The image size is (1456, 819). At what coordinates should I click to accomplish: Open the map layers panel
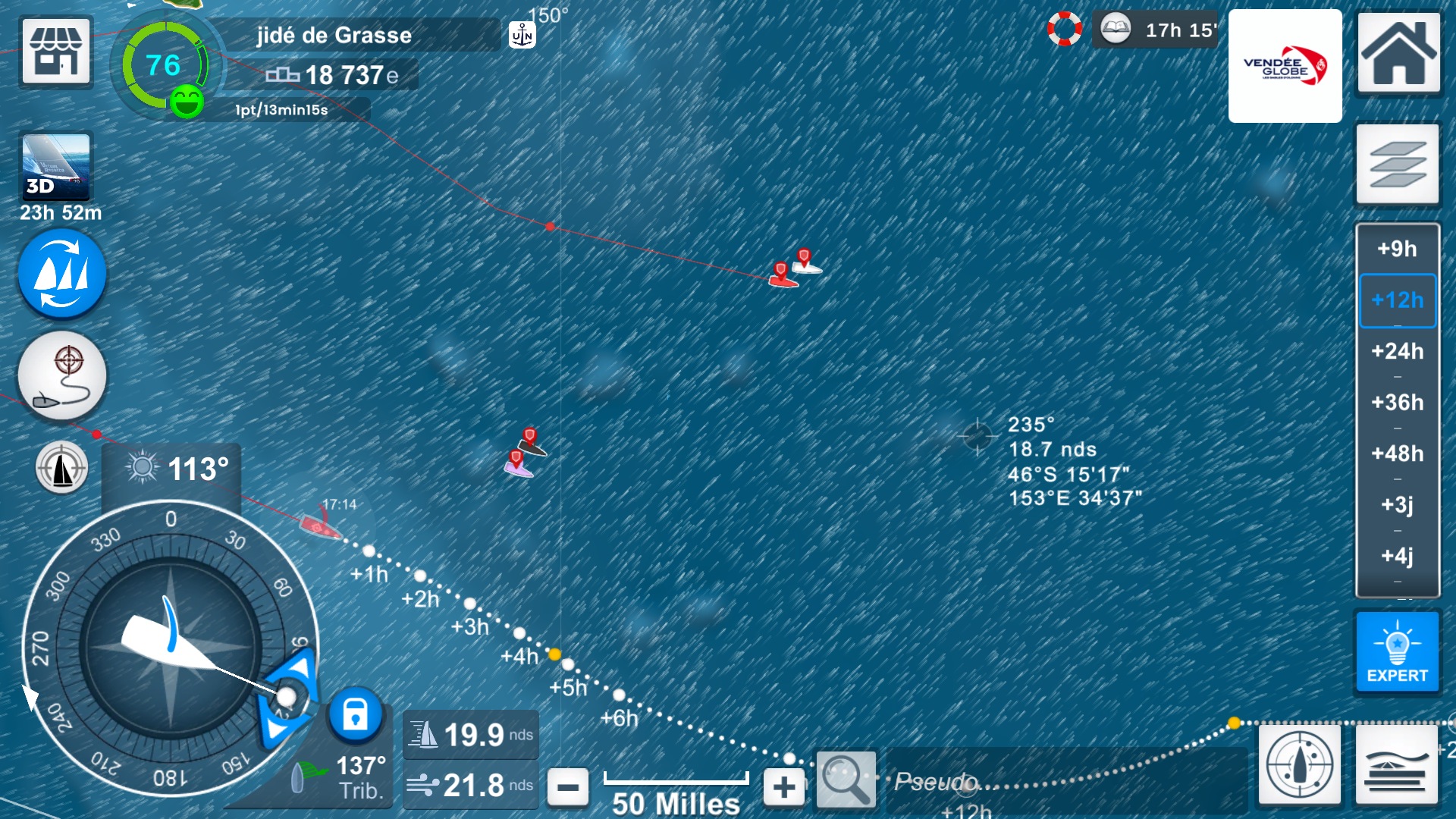point(1398,164)
